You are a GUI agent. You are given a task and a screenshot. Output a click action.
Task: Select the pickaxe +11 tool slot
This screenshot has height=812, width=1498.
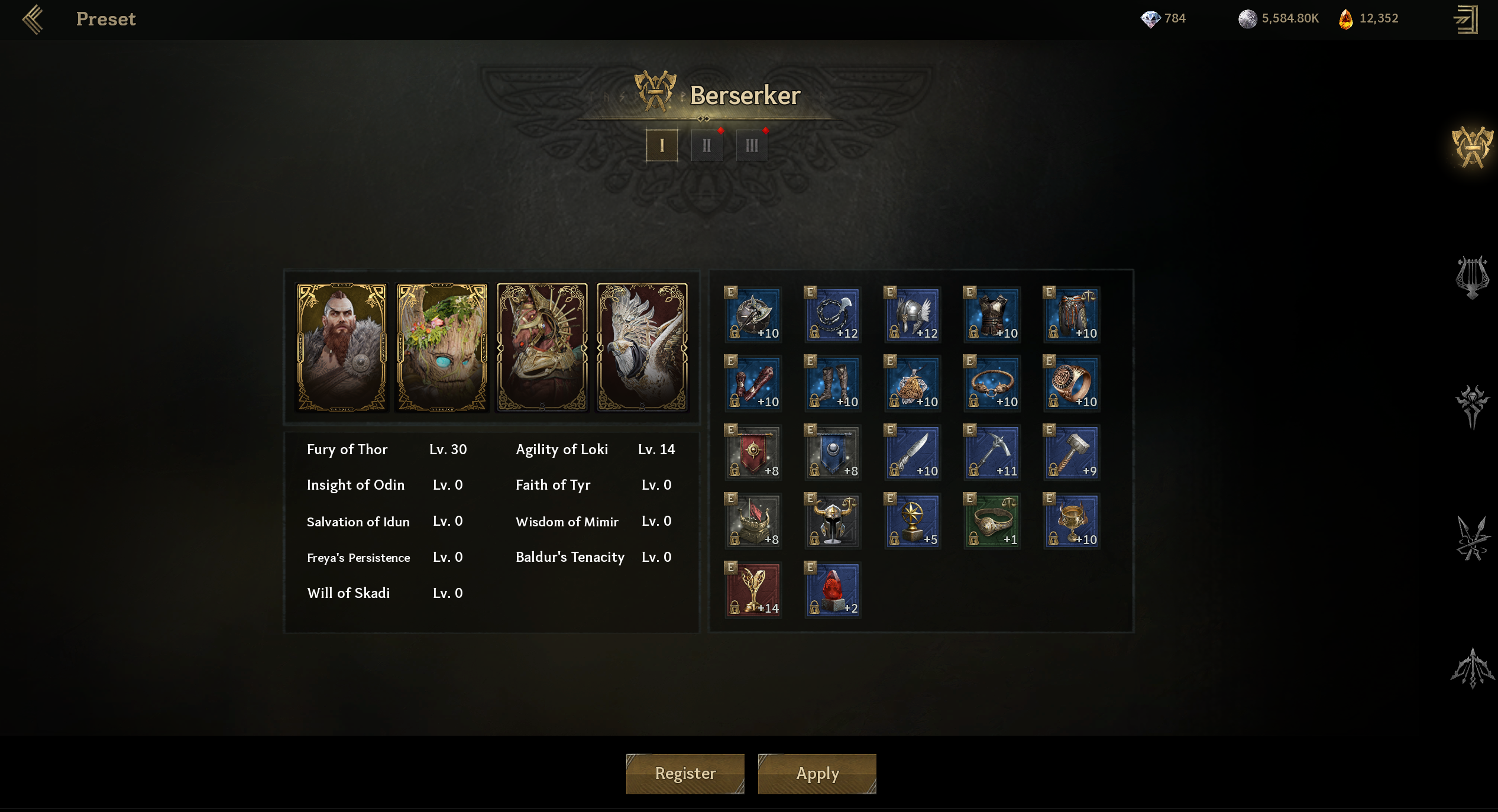point(992,452)
